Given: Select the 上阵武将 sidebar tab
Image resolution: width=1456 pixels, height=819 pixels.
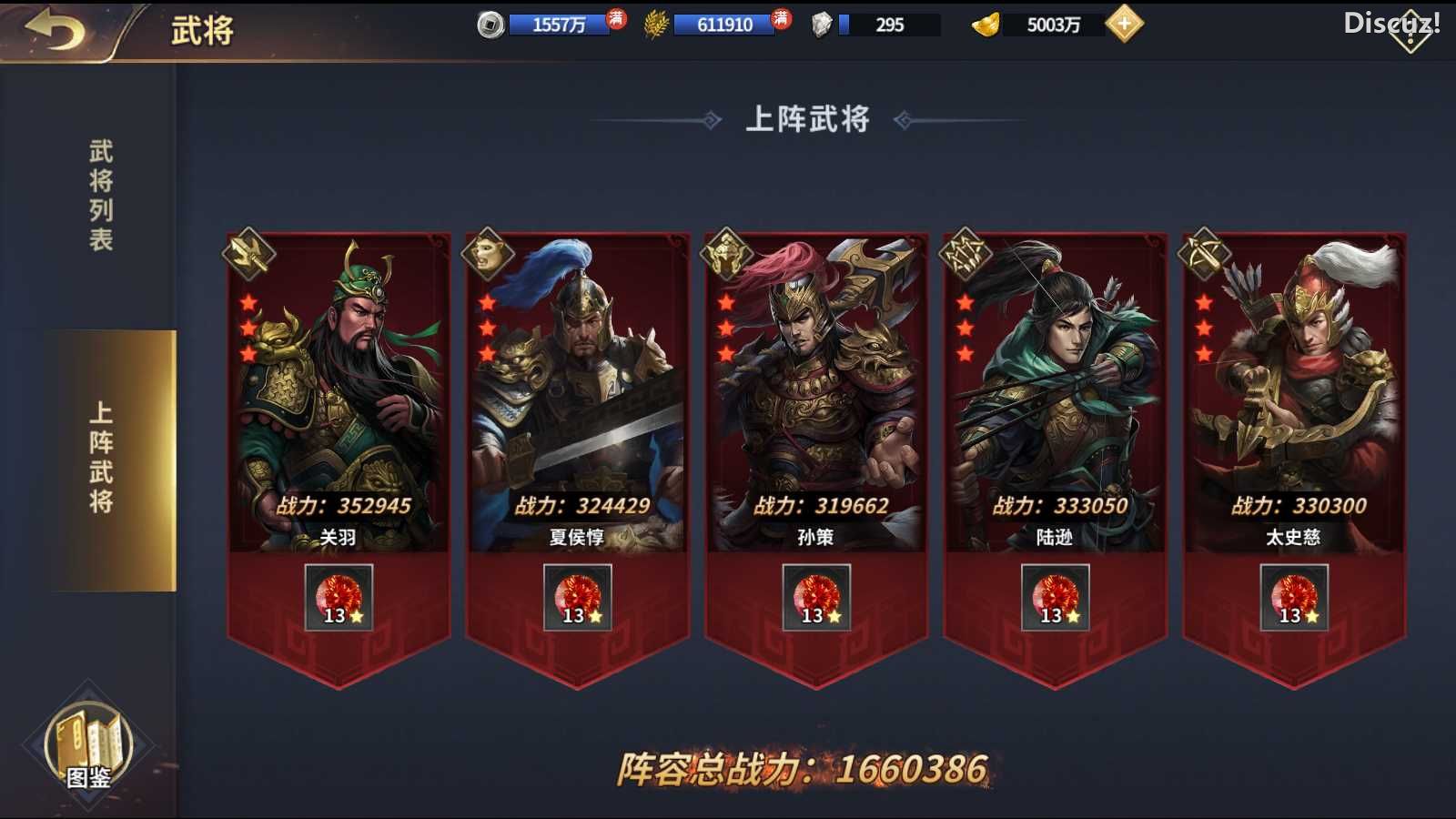Looking at the screenshot, I should (x=100, y=455).
